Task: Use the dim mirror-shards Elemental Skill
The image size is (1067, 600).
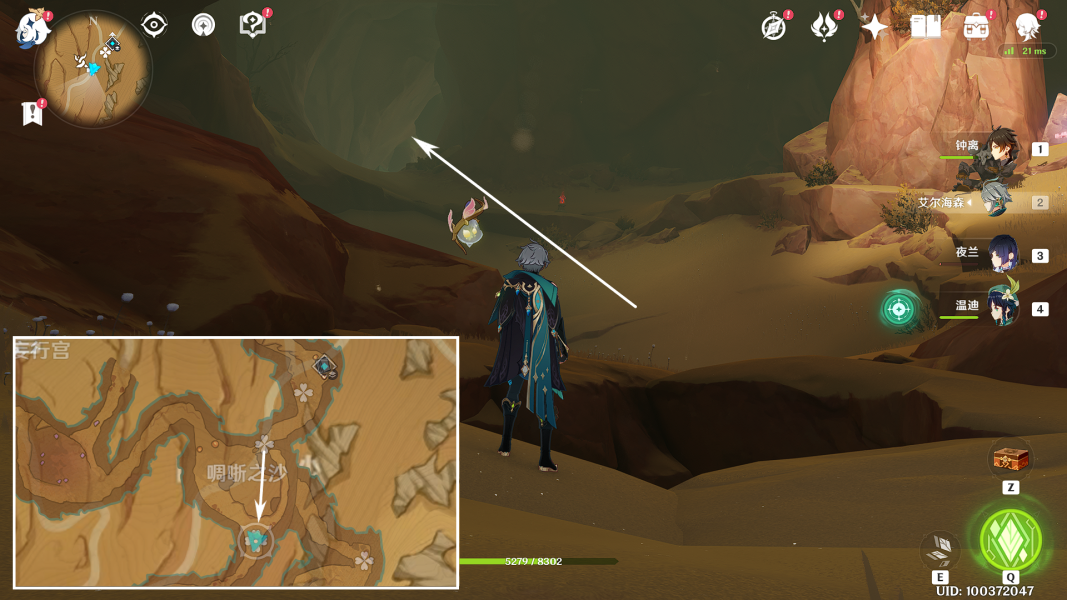Action: (940, 549)
